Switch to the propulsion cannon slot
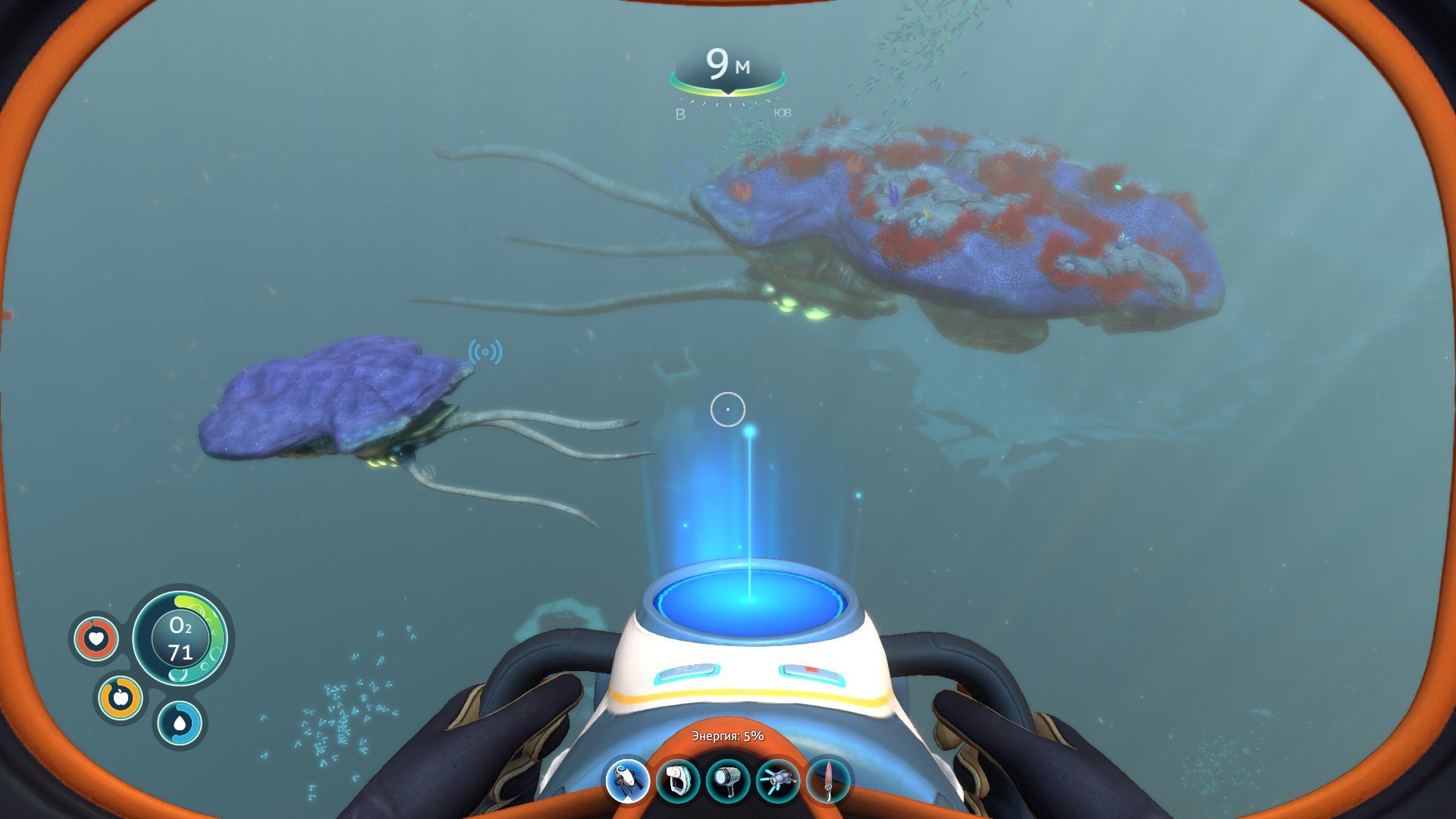The width and height of the screenshot is (1456, 819). tap(778, 781)
